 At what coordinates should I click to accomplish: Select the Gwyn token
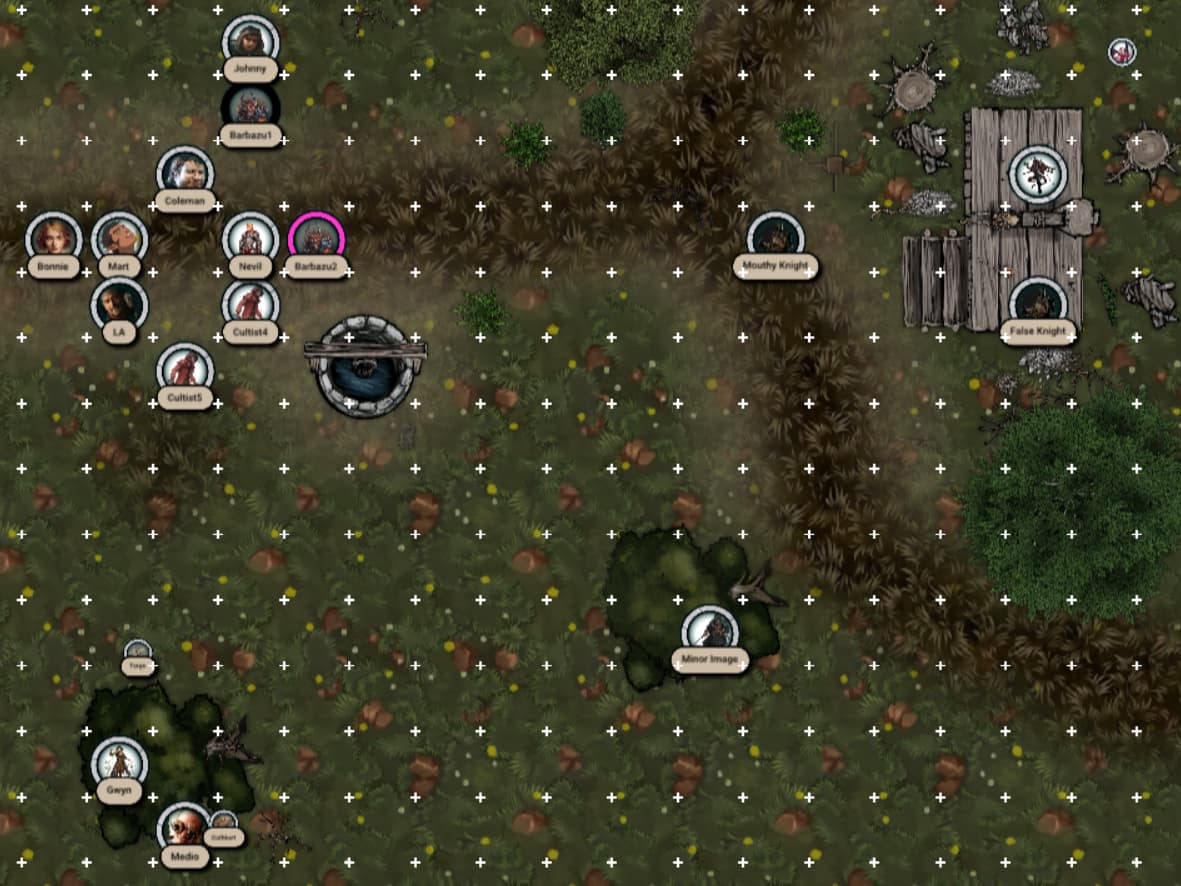[x=119, y=764]
